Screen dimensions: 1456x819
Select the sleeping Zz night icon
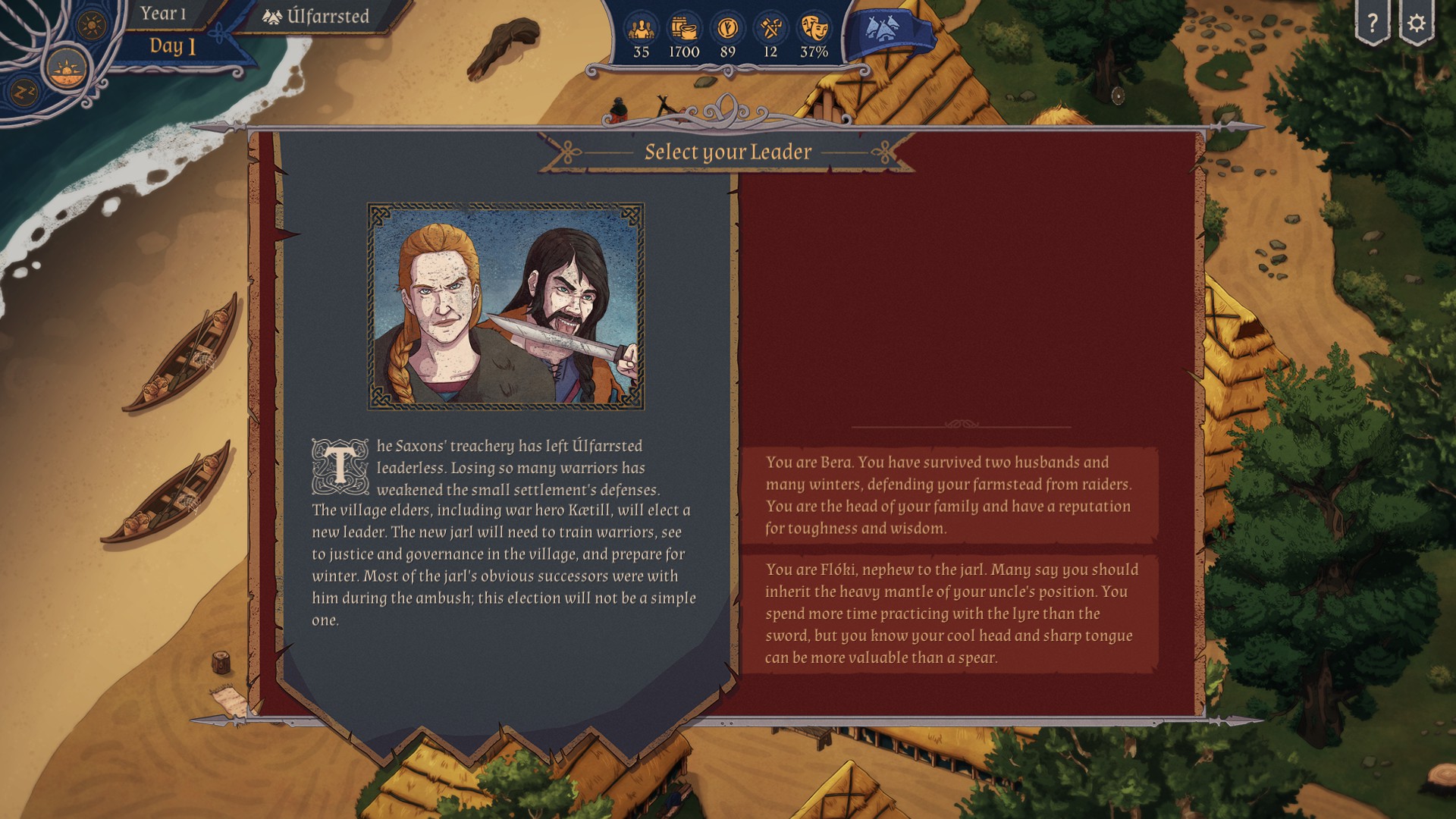(23, 92)
